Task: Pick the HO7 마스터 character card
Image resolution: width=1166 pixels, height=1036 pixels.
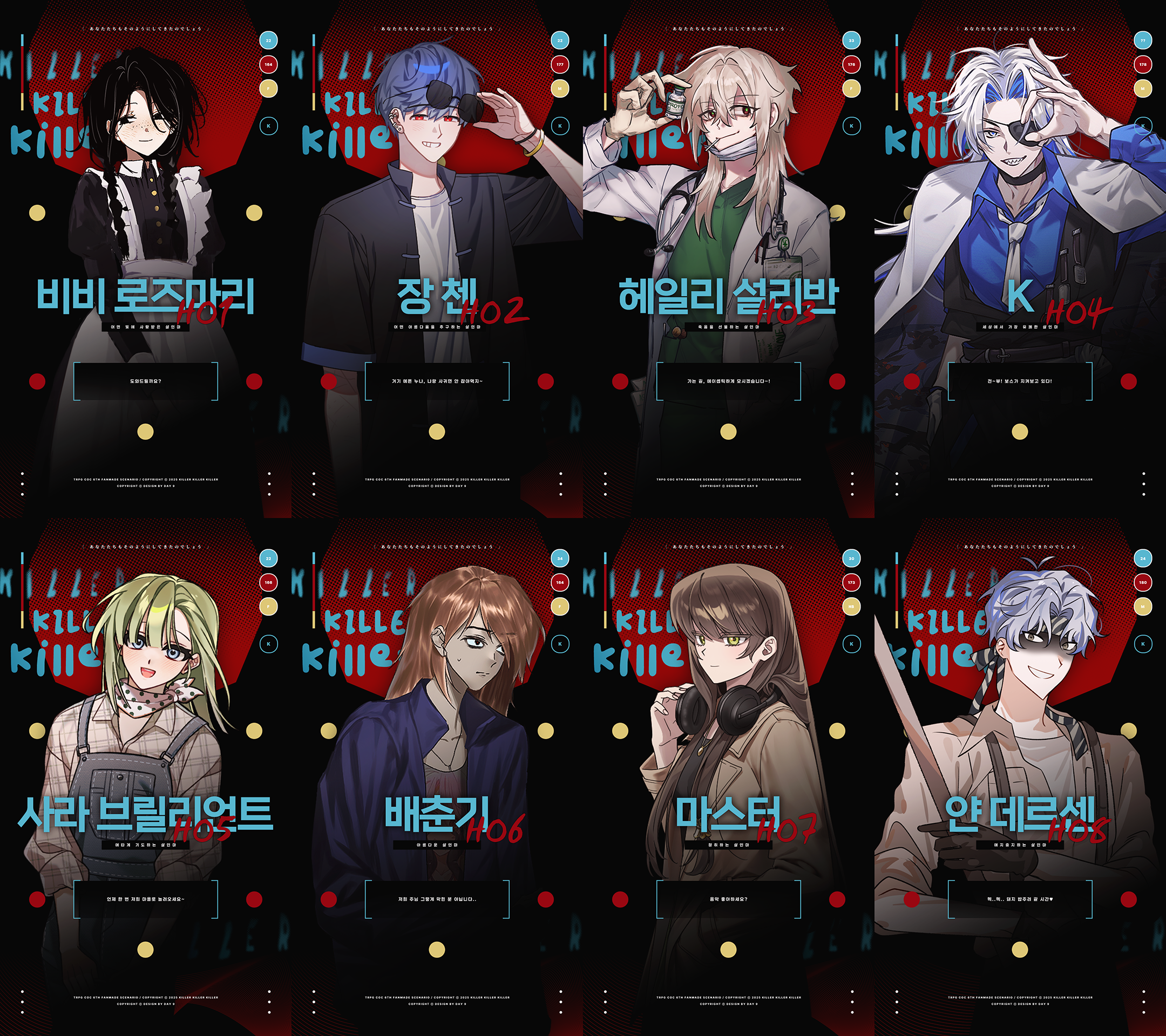Action: (728, 776)
